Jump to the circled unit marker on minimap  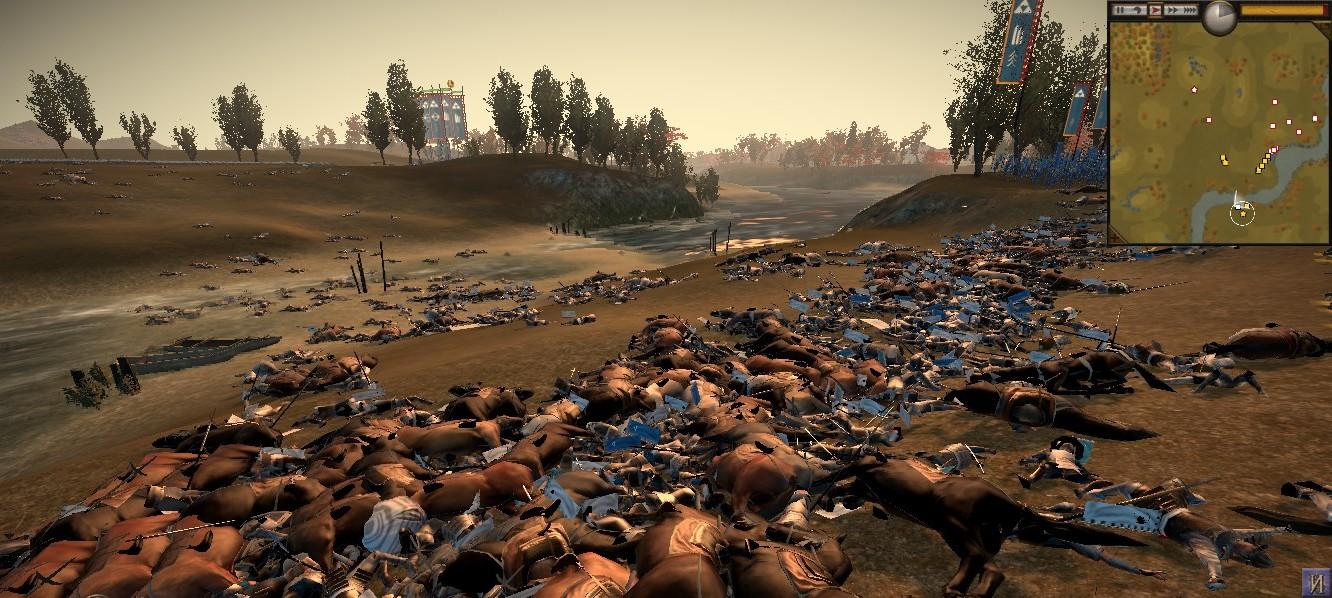click(x=1242, y=212)
